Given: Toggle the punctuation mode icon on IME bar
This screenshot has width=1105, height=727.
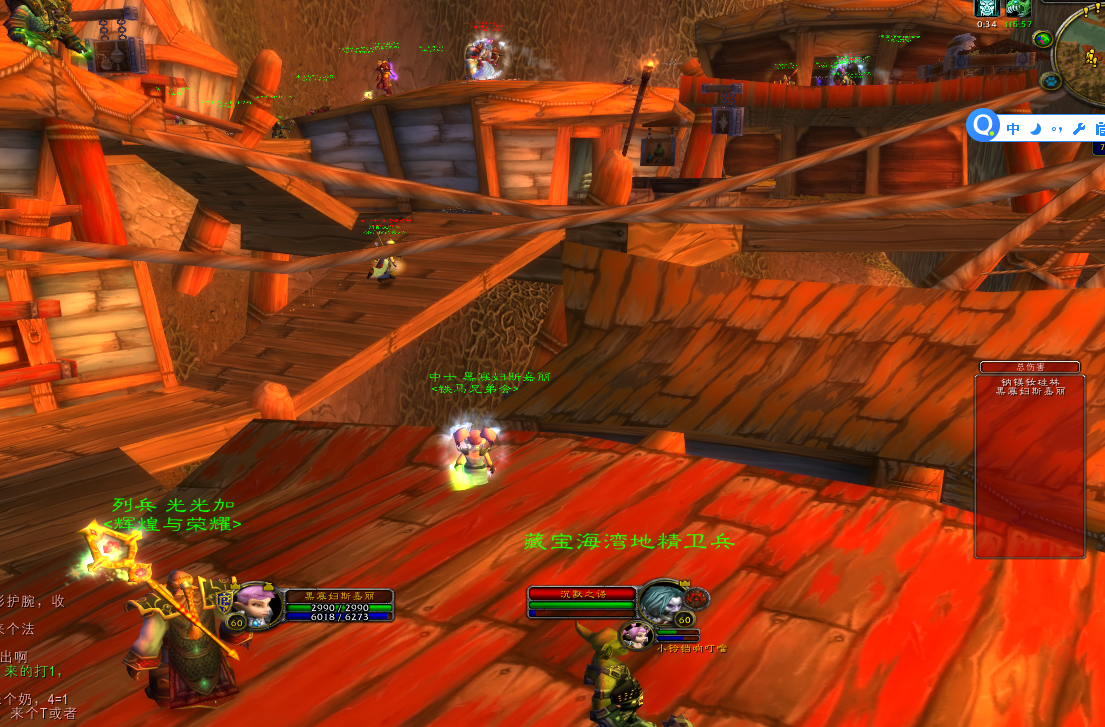Looking at the screenshot, I should (x=1056, y=129).
